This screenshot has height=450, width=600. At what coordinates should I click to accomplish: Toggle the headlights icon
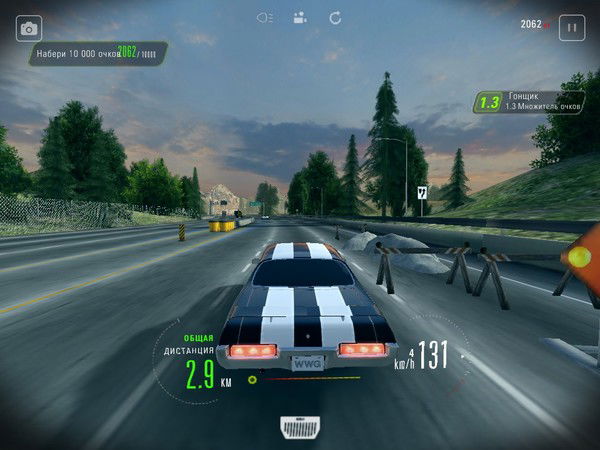tap(265, 17)
